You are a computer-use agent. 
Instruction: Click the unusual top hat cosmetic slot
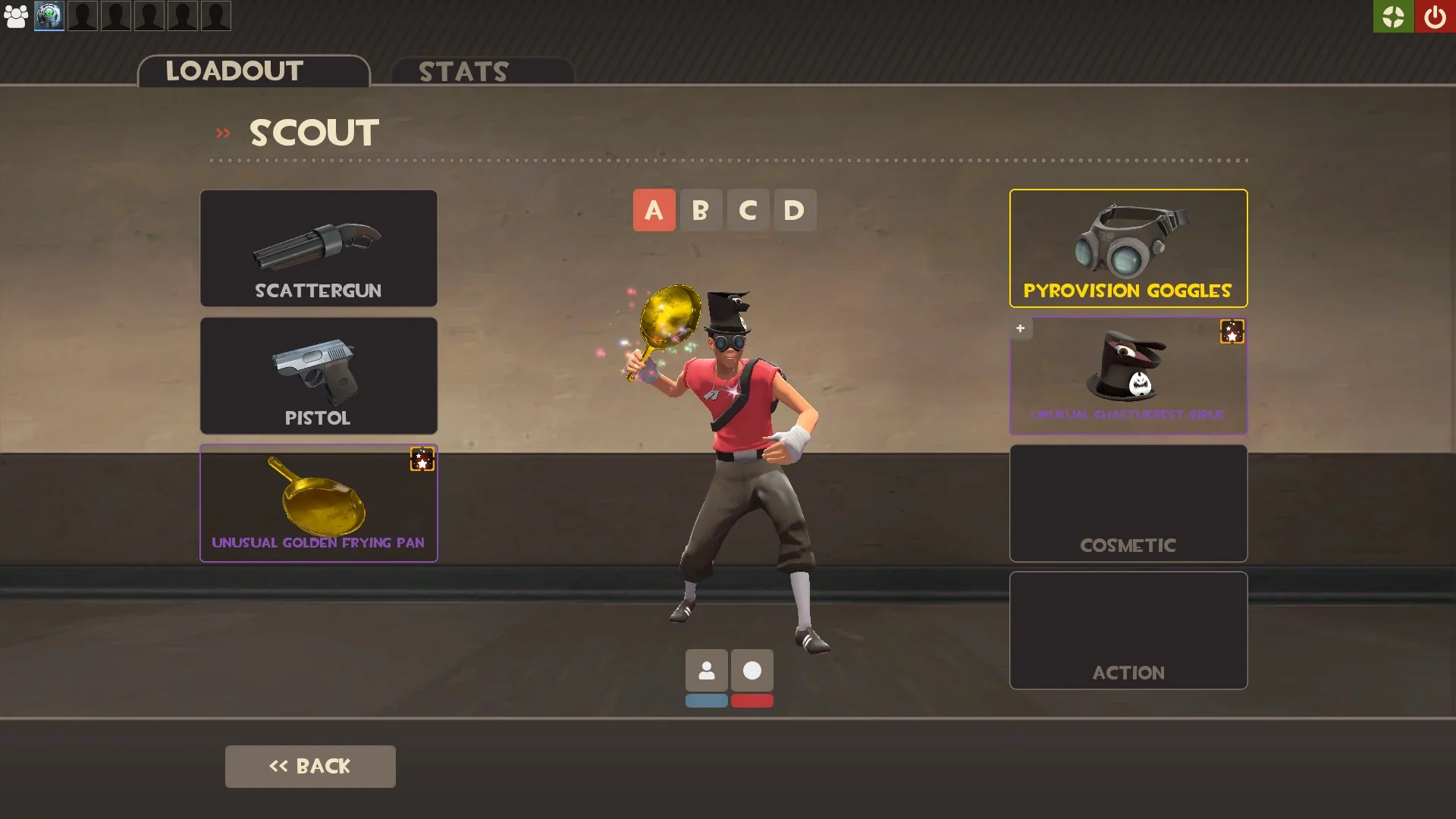[1128, 375]
